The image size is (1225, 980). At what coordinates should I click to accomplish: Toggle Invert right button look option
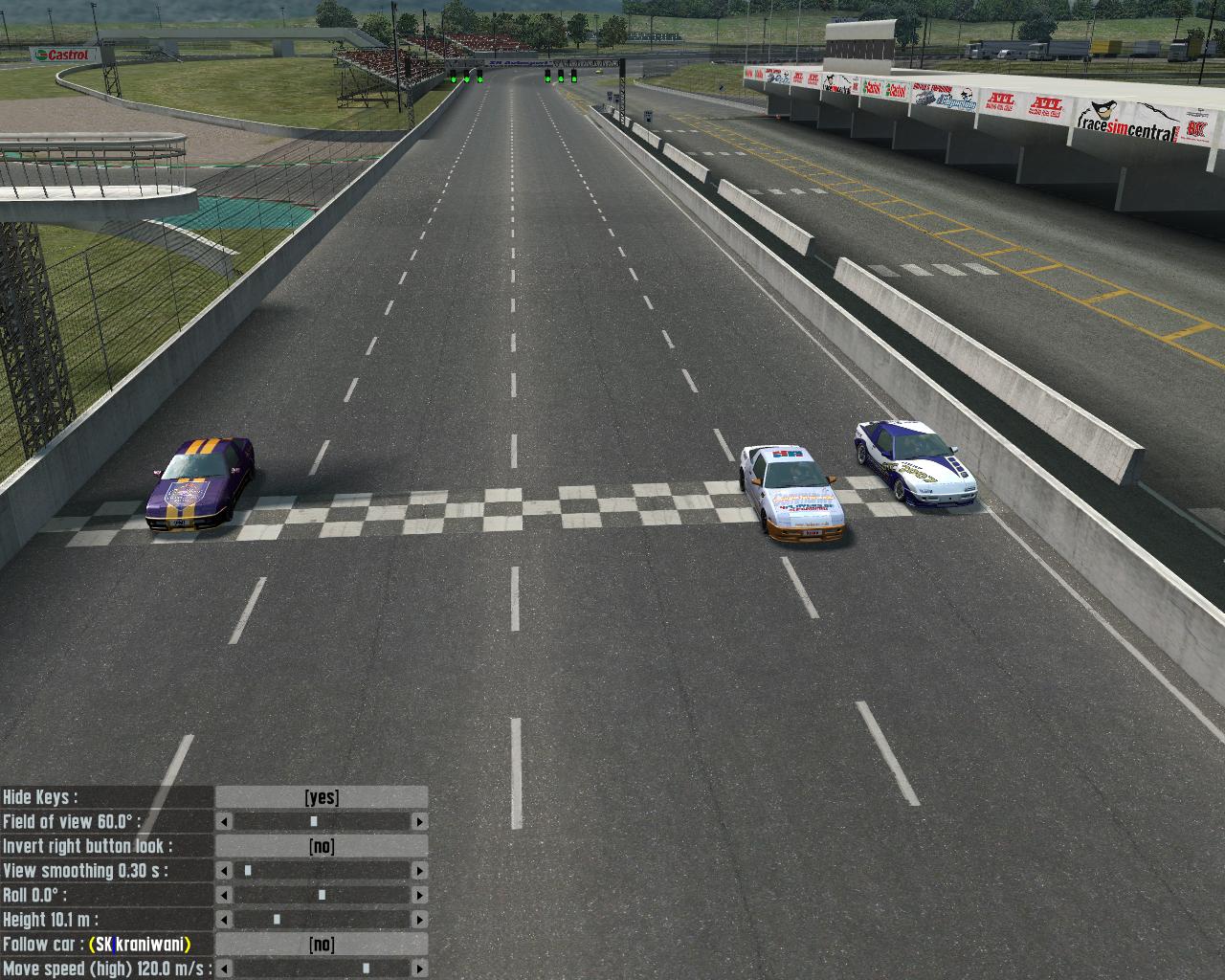322,846
